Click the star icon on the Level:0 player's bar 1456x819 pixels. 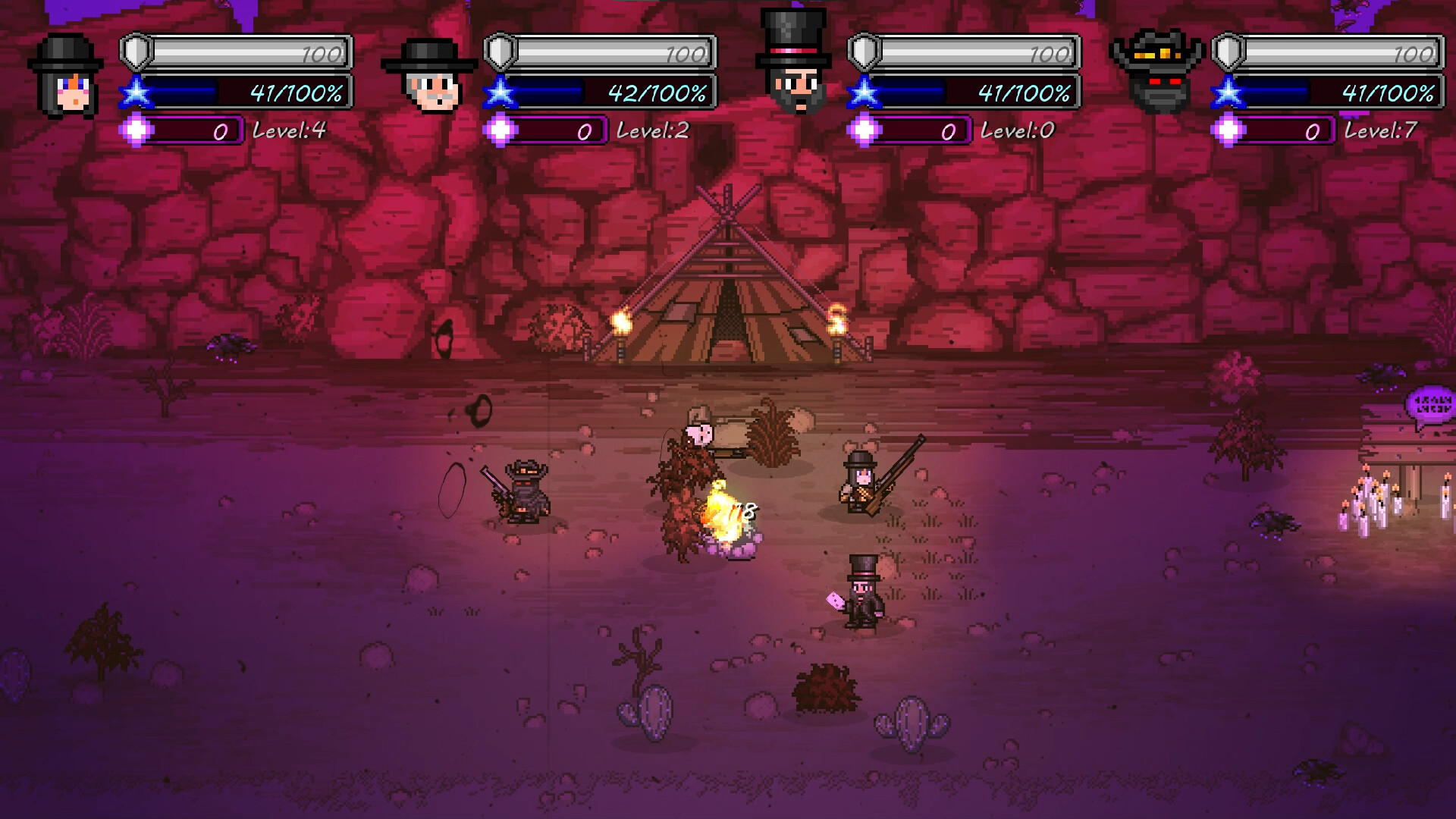[863, 94]
